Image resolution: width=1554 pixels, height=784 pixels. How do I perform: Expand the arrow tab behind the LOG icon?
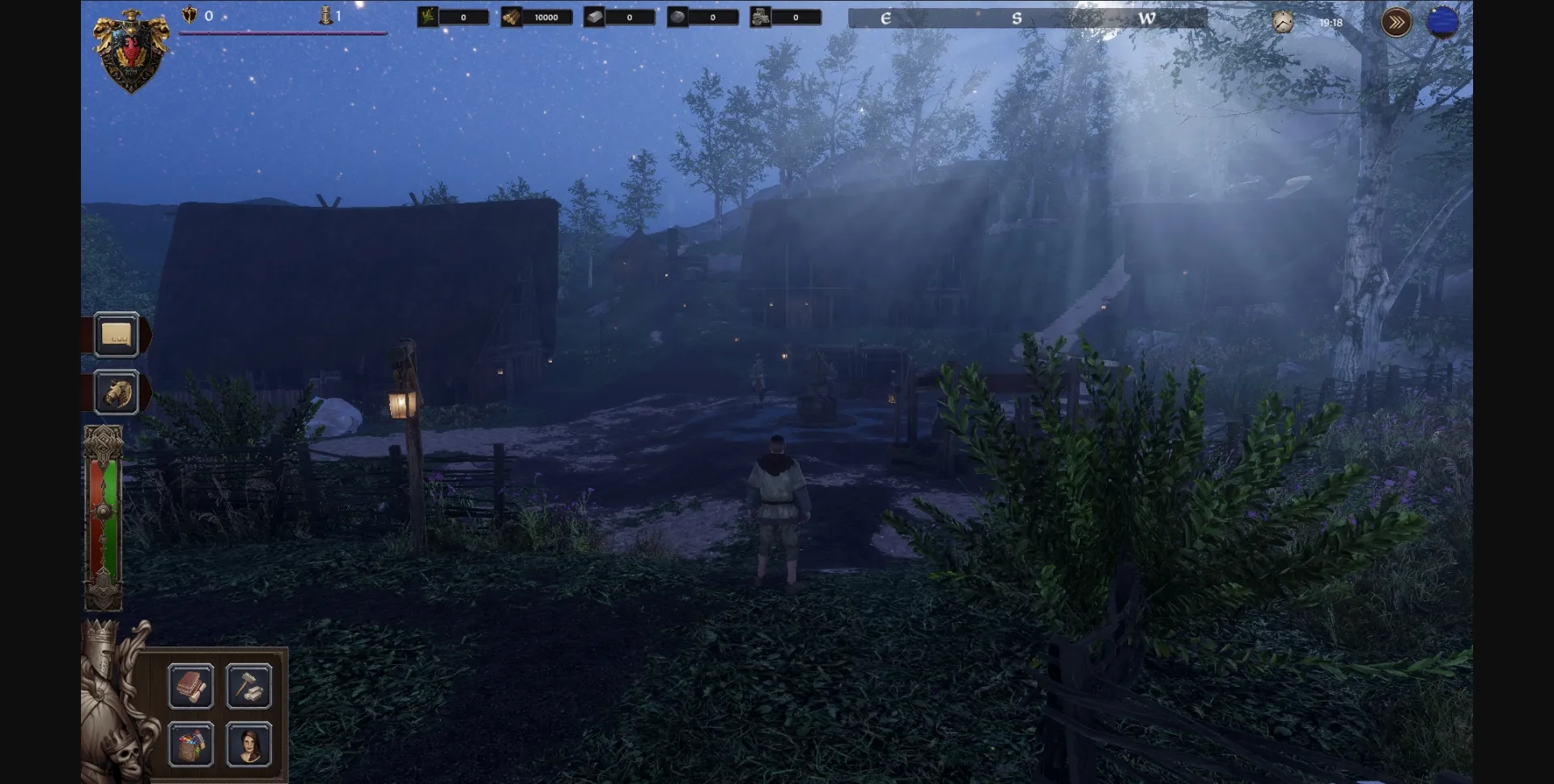(x=146, y=334)
